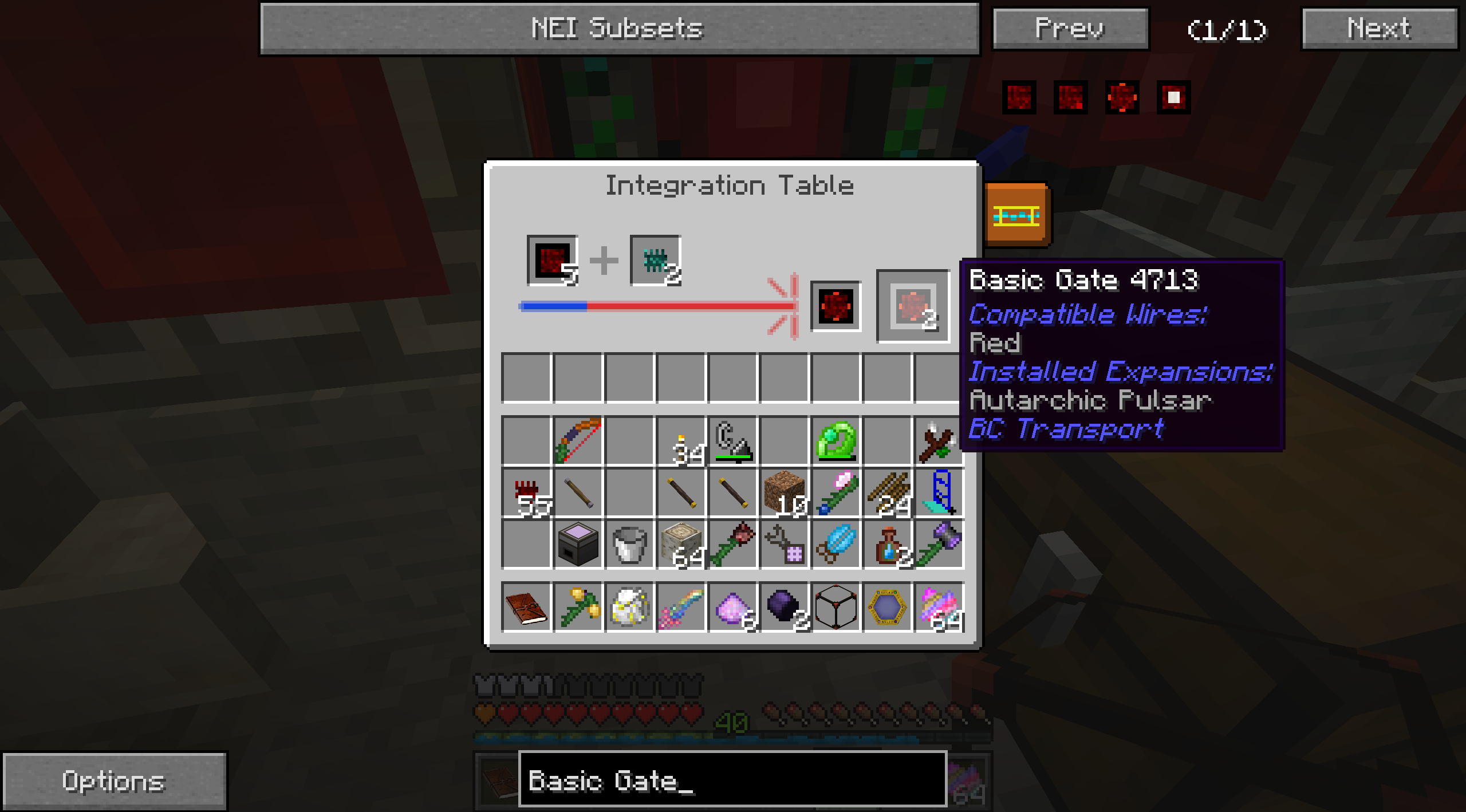Select the gate input slot with 5 items
1466x812 pixels.
coord(552,261)
